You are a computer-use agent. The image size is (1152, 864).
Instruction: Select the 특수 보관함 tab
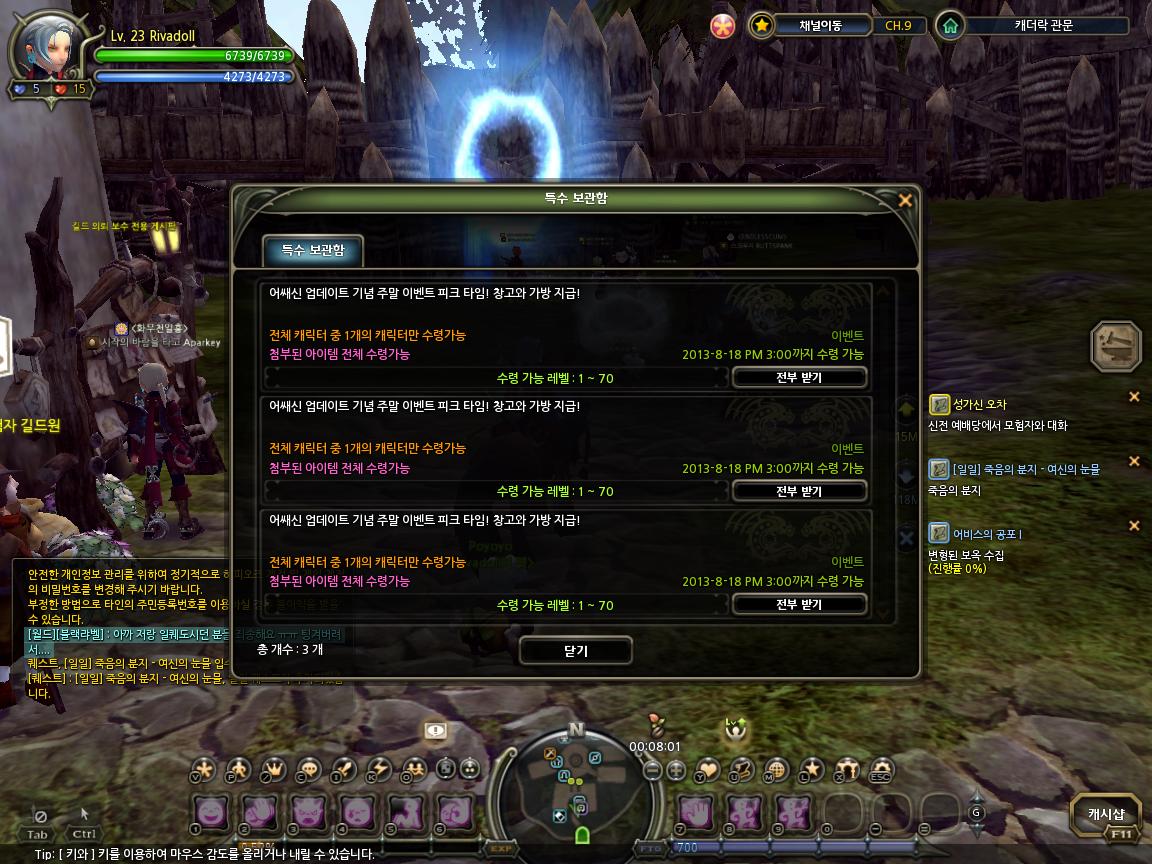312,250
